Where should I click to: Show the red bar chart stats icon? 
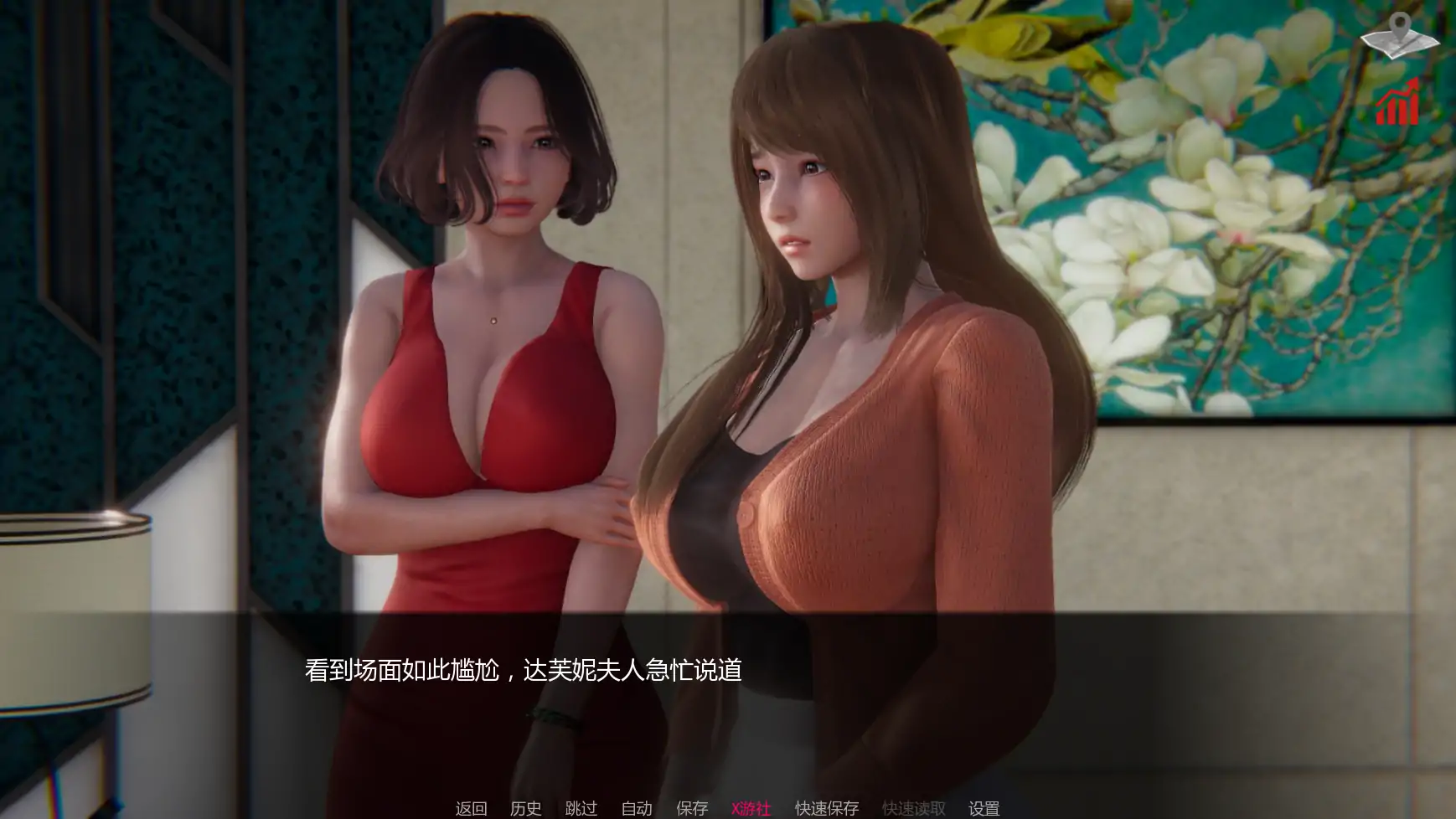(1397, 103)
